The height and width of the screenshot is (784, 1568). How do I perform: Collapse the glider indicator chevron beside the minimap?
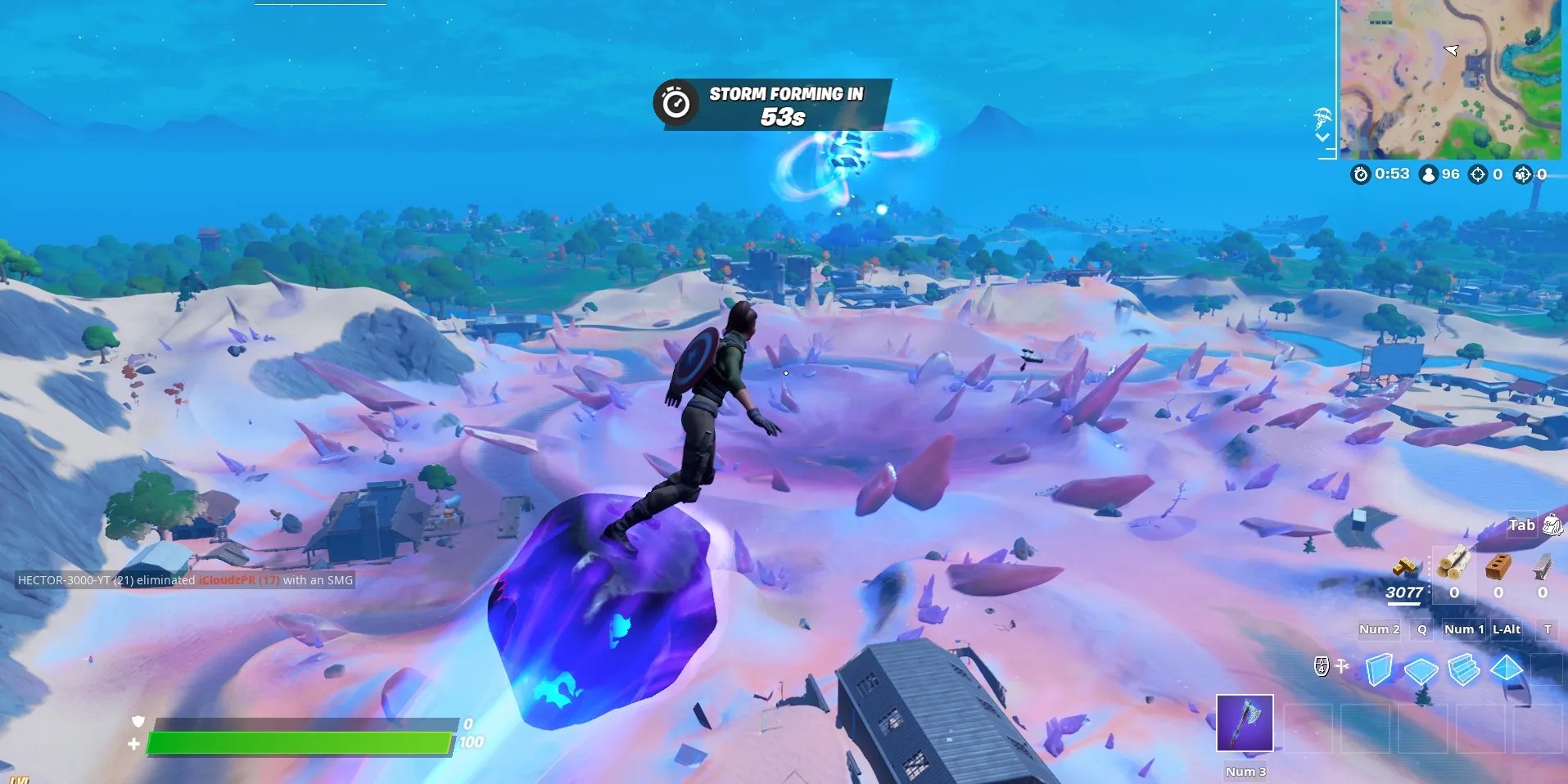tap(1323, 137)
